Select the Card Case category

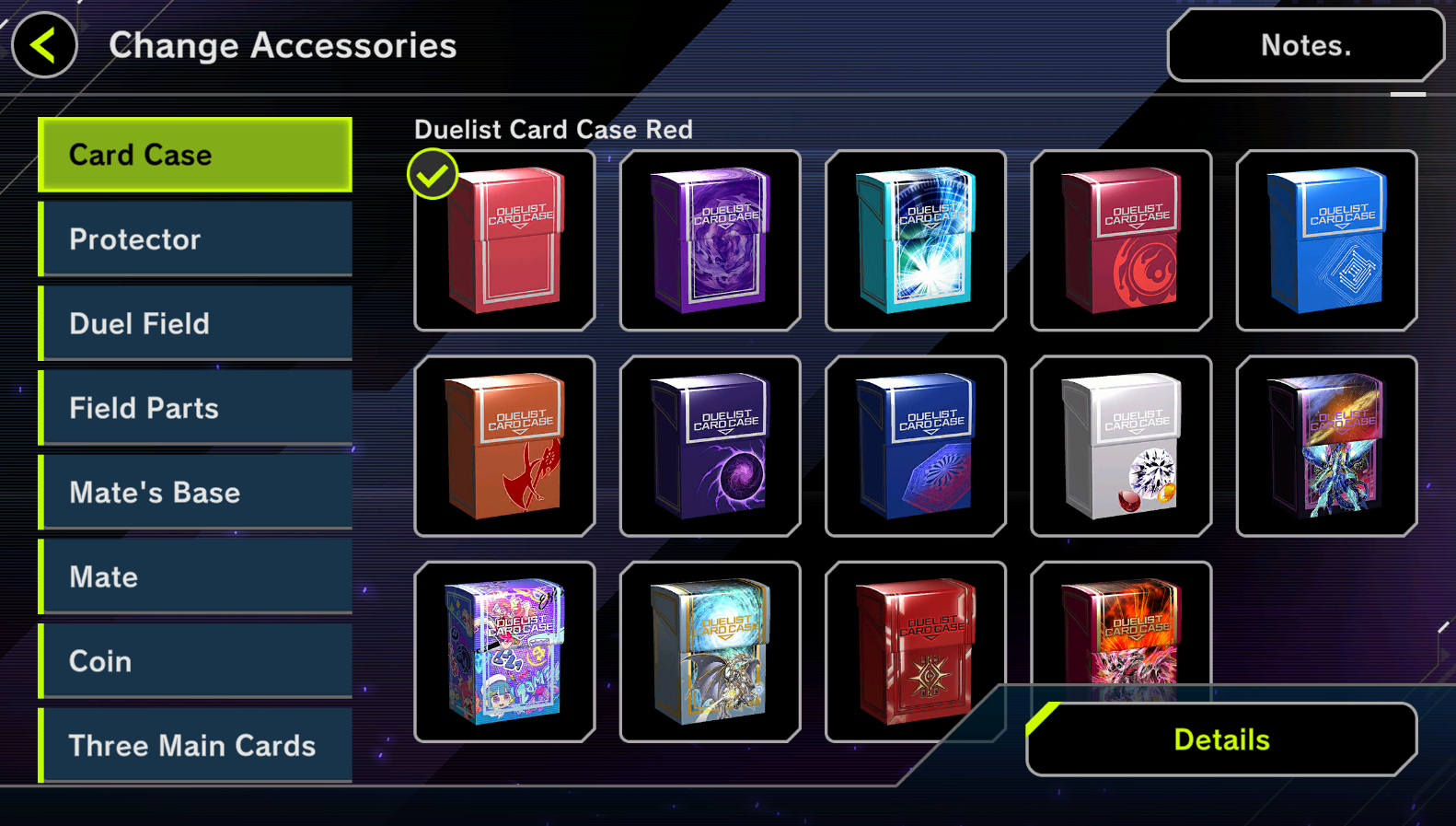(x=195, y=155)
